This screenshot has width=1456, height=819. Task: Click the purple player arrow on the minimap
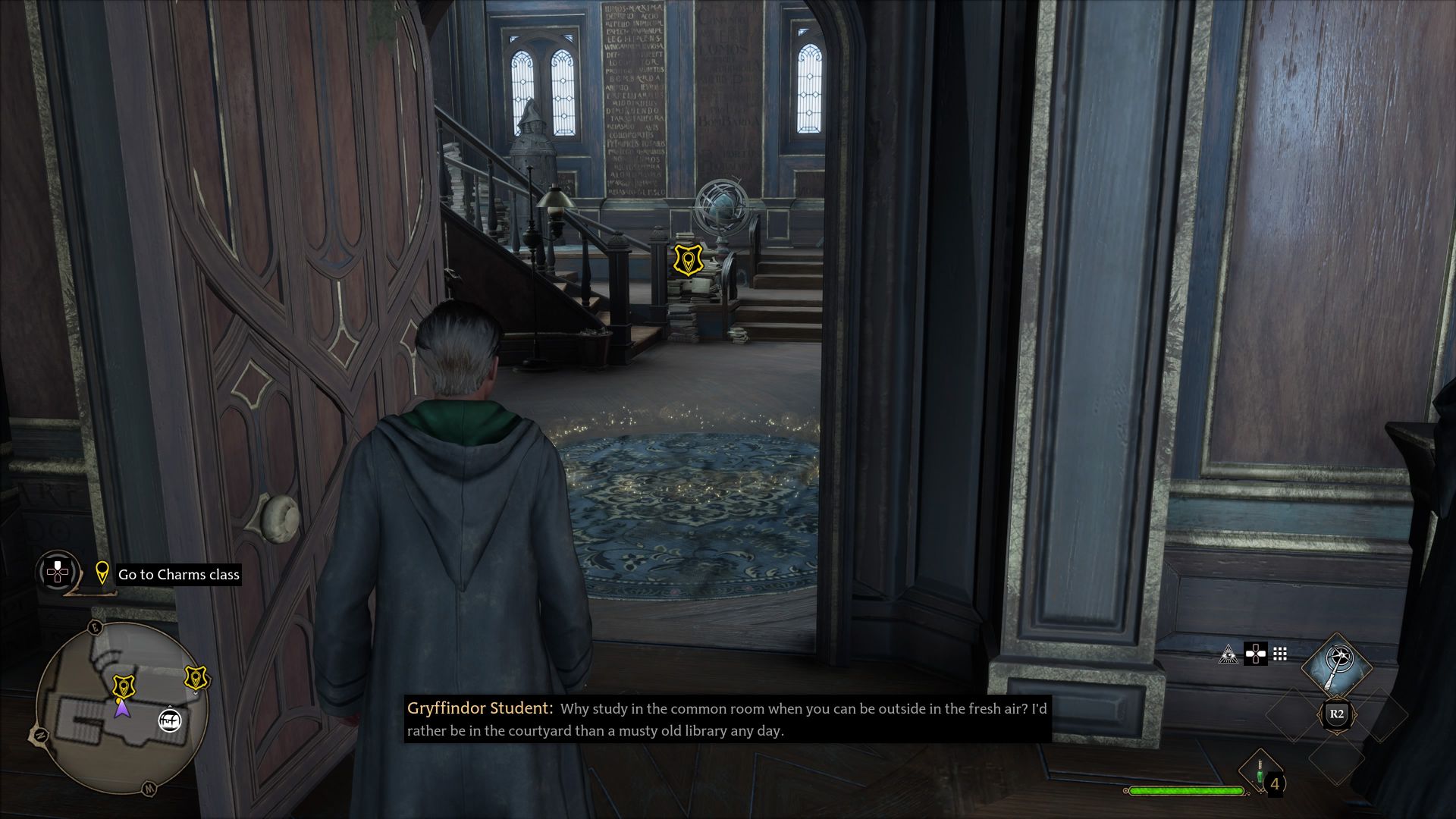point(123,711)
